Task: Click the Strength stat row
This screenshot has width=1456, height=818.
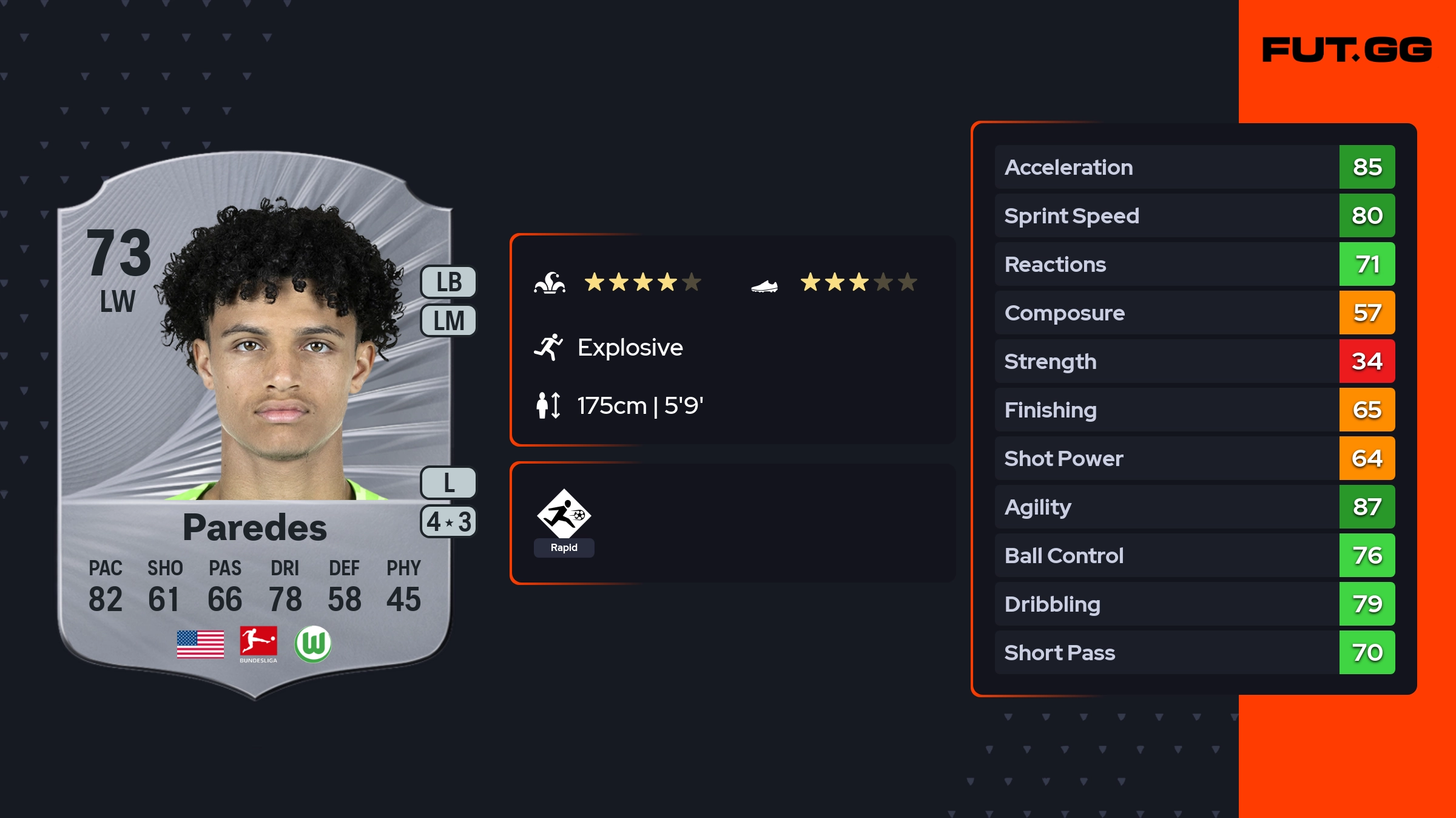Action: (1194, 361)
